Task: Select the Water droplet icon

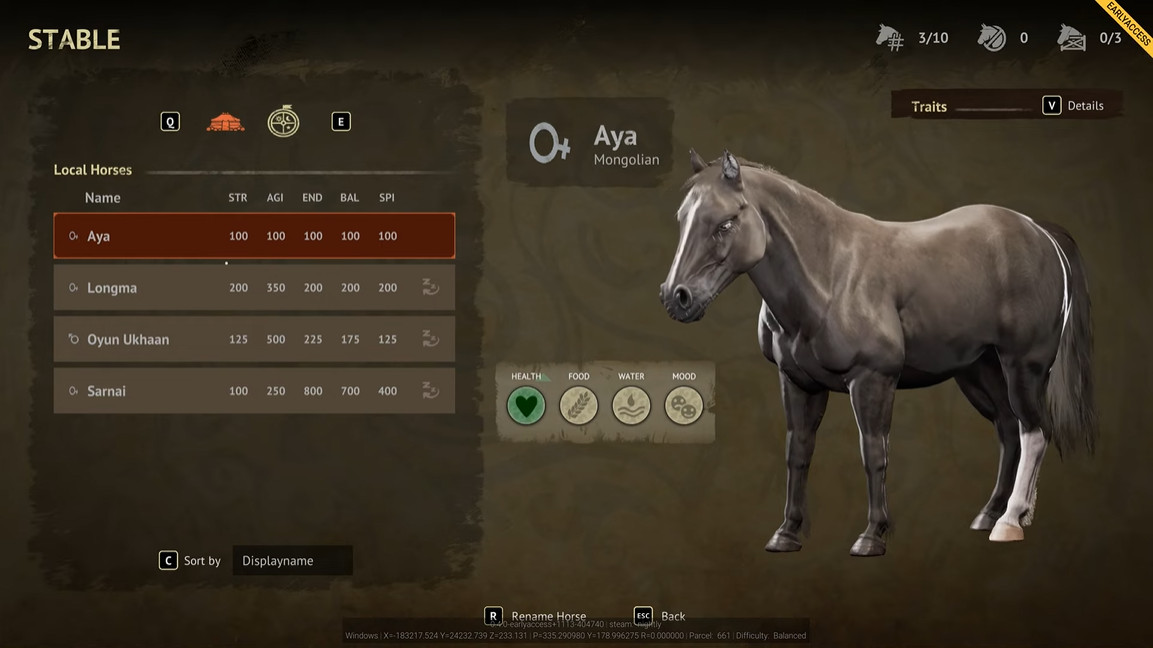Action: coord(631,406)
